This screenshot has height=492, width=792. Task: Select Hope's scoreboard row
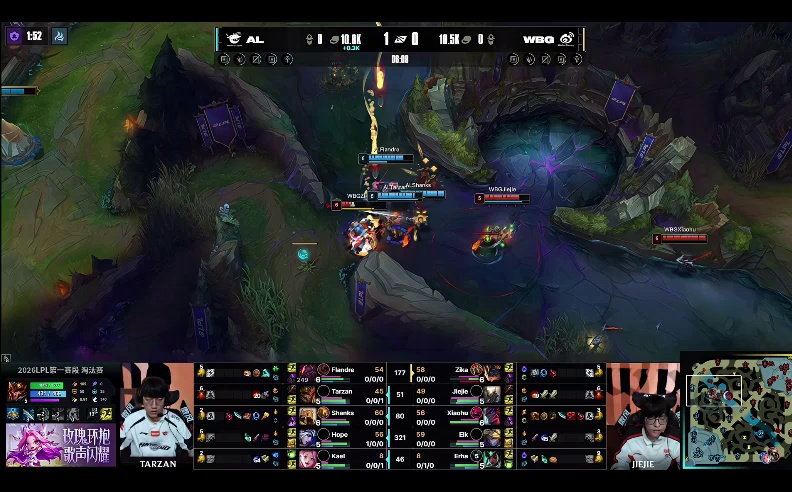click(x=342, y=436)
